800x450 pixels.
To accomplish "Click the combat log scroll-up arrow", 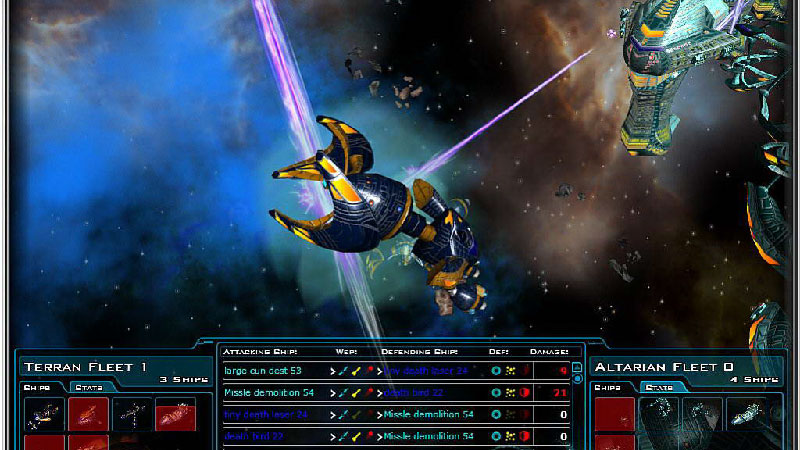I will tap(577, 367).
